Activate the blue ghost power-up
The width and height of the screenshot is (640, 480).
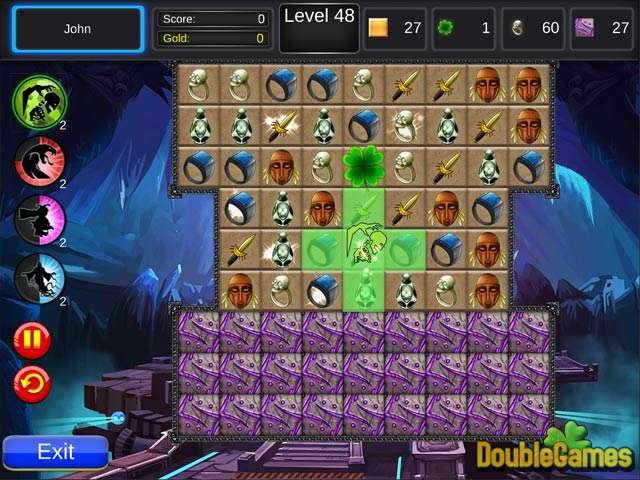(39, 277)
